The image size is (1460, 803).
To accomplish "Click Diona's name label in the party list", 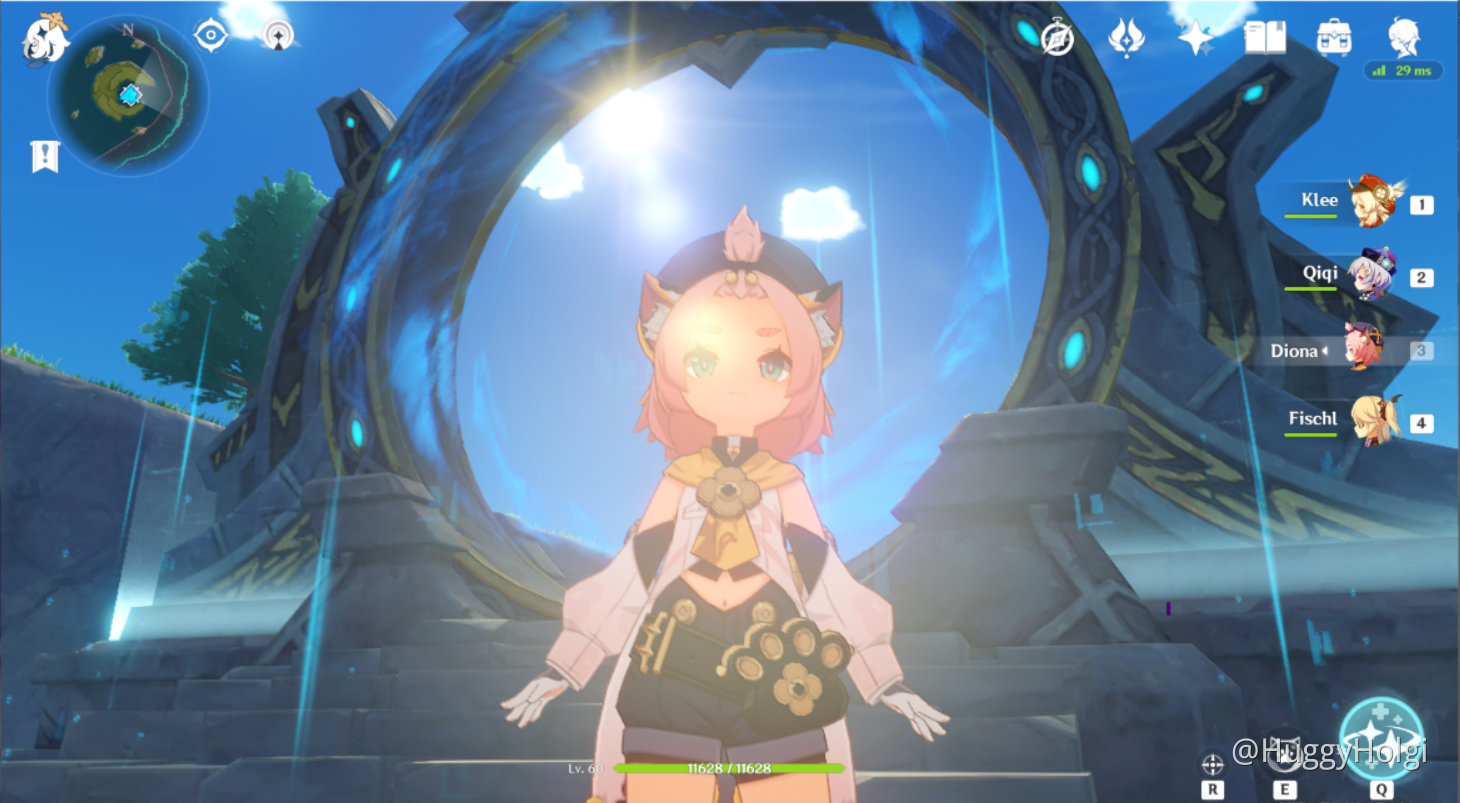I will tap(1295, 351).
